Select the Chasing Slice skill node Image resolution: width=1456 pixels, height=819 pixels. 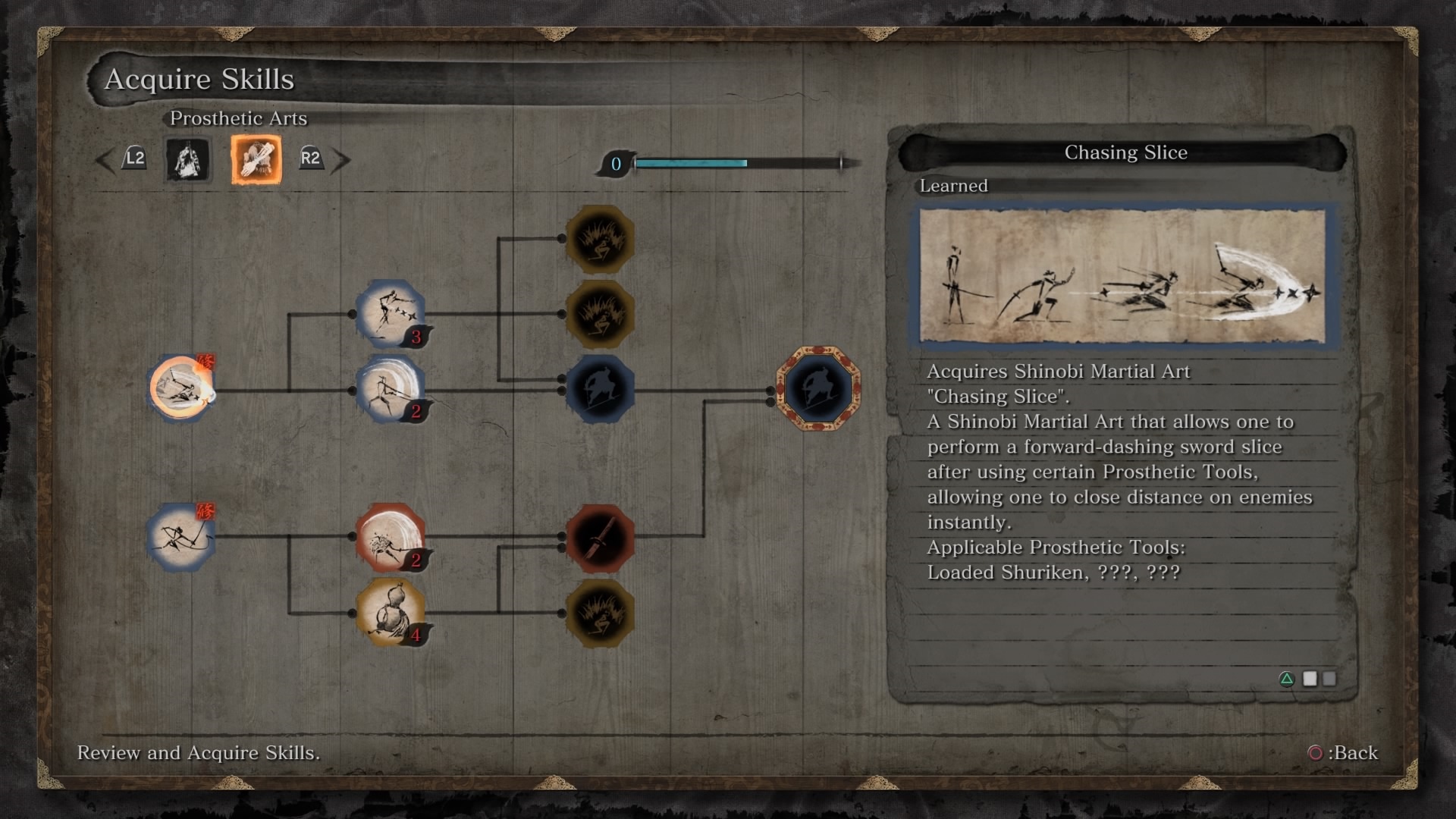point(180,388)
